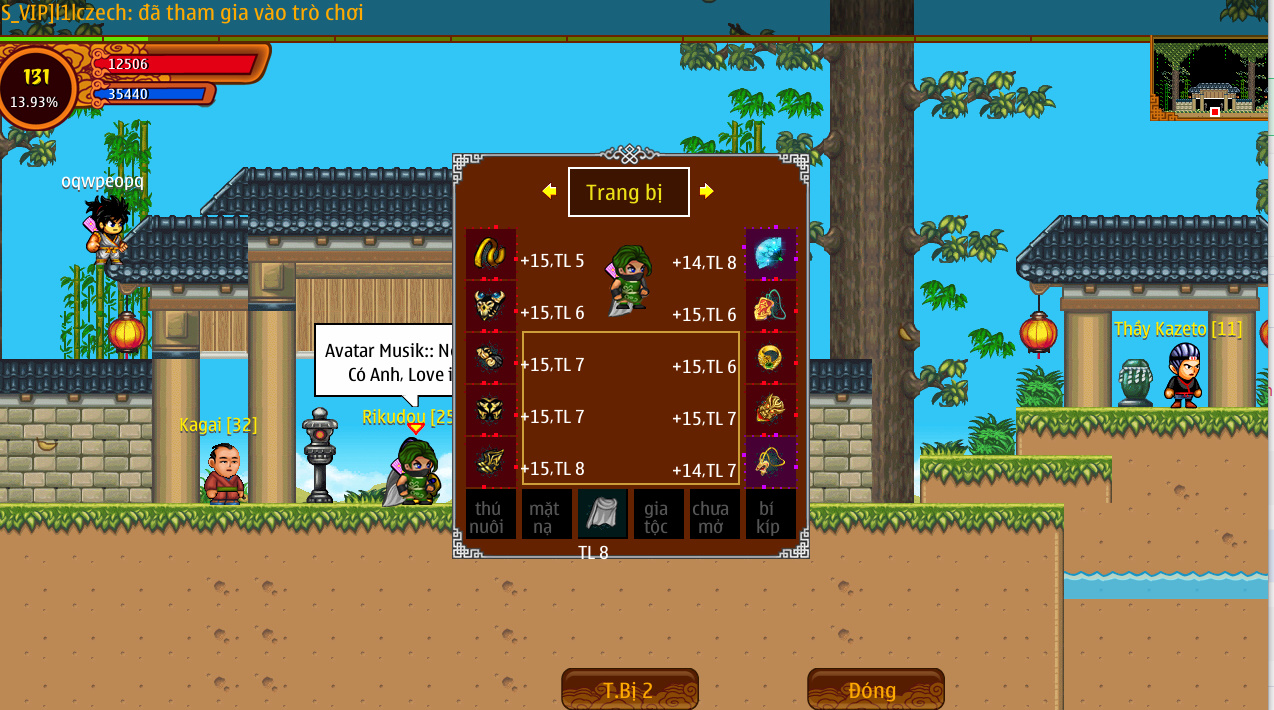
Task: Click the left yellow arrow beside Trang bị
Action: click(x=549, y=191)
